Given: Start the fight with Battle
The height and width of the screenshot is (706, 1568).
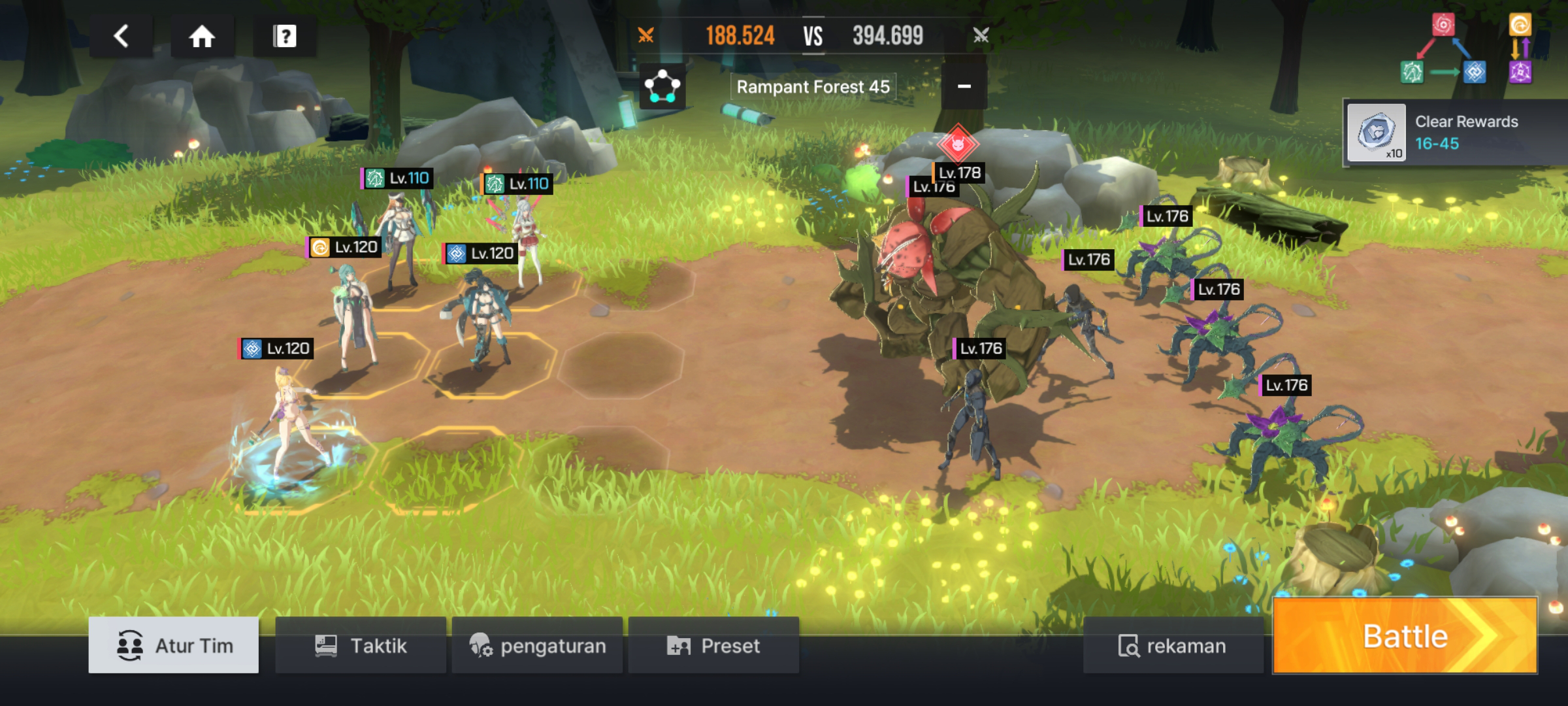Looking at the screenshot, I should [1405, 636].
